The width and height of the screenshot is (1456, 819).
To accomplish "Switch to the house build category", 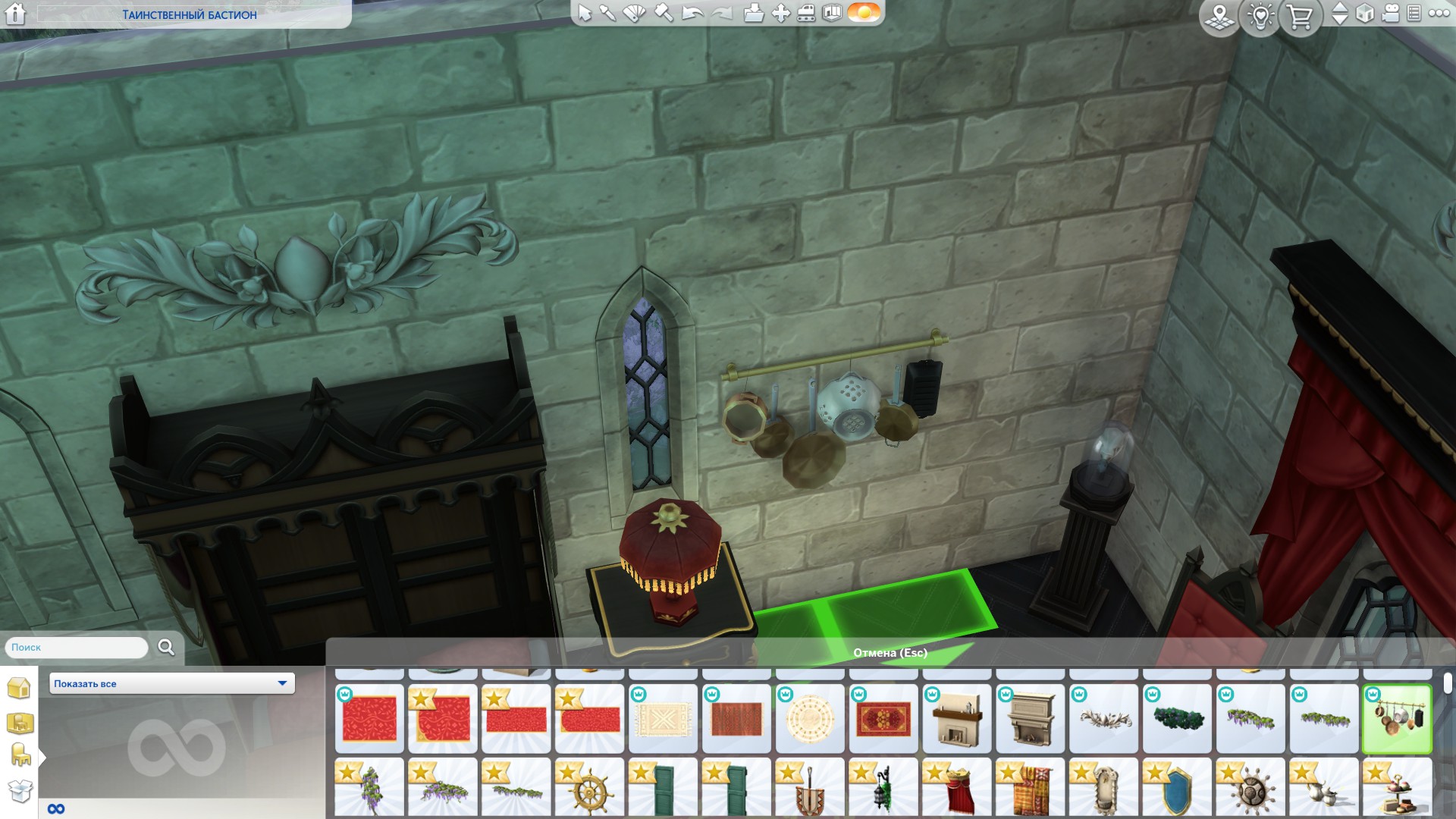I will point(19,688).
